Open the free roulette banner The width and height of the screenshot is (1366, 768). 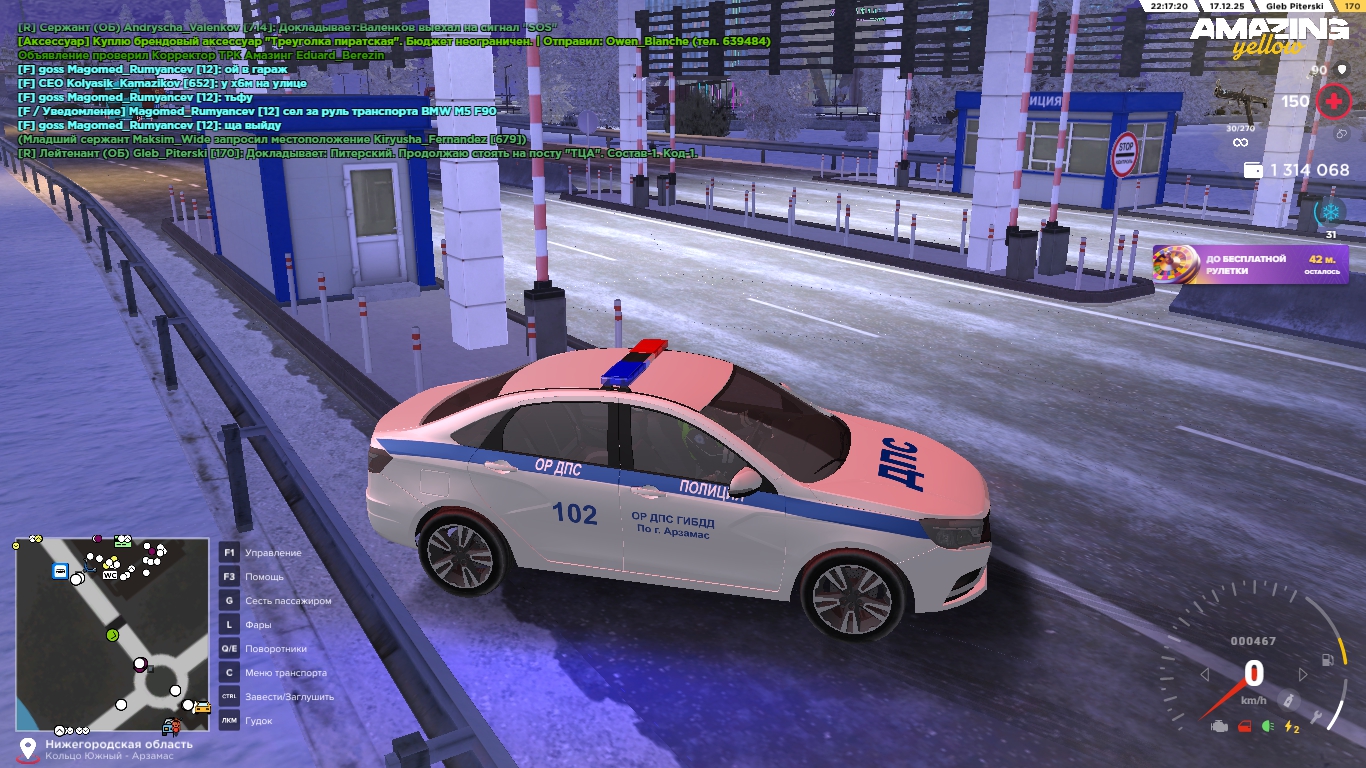1250,265
